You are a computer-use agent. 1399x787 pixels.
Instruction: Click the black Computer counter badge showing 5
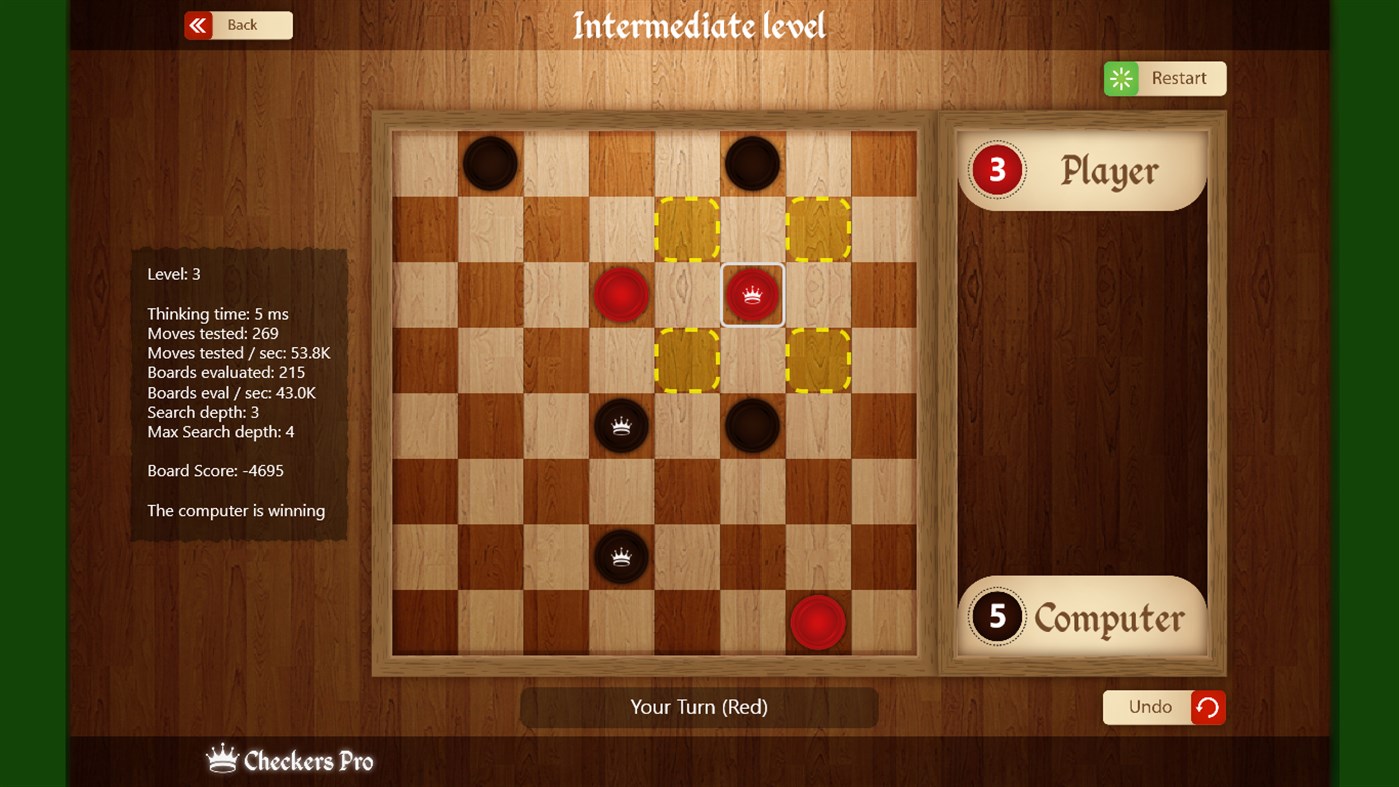coord(995,616)
